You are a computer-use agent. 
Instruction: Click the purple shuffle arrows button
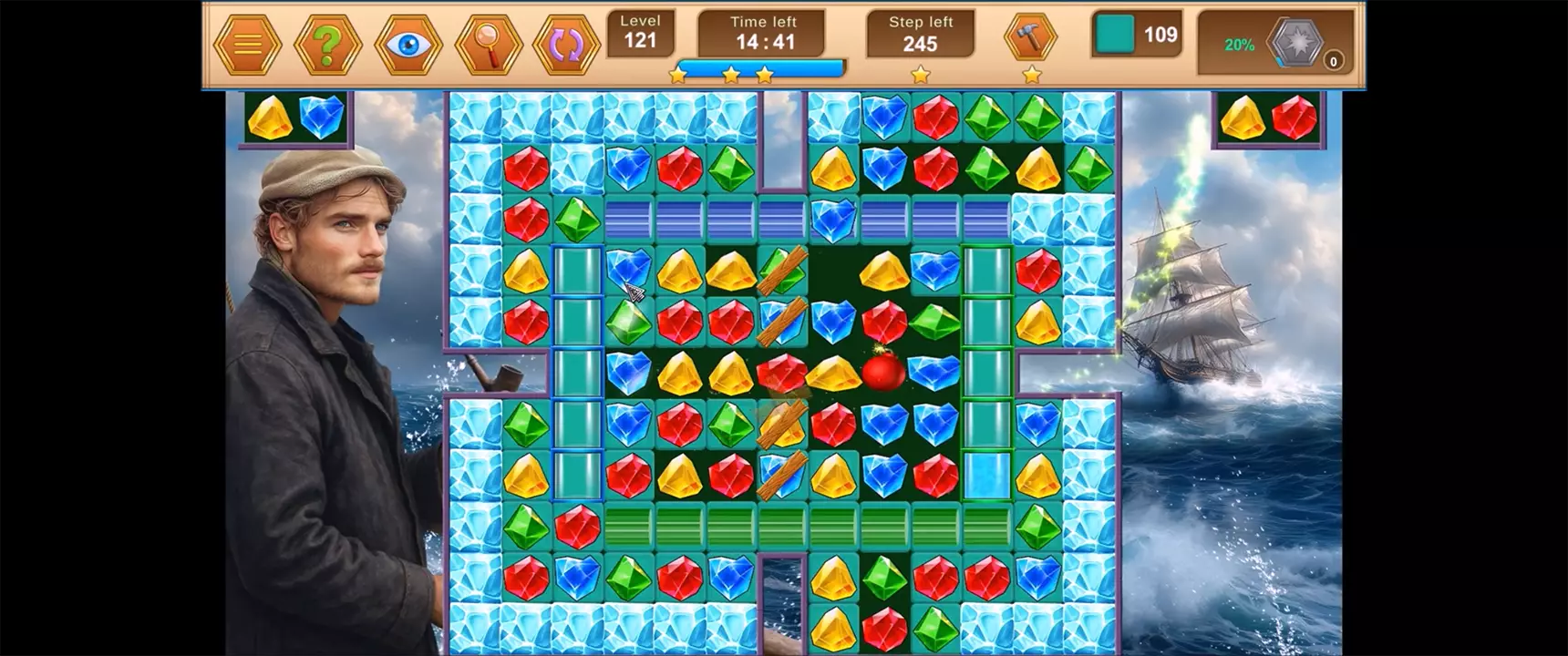tap(566, 45)
